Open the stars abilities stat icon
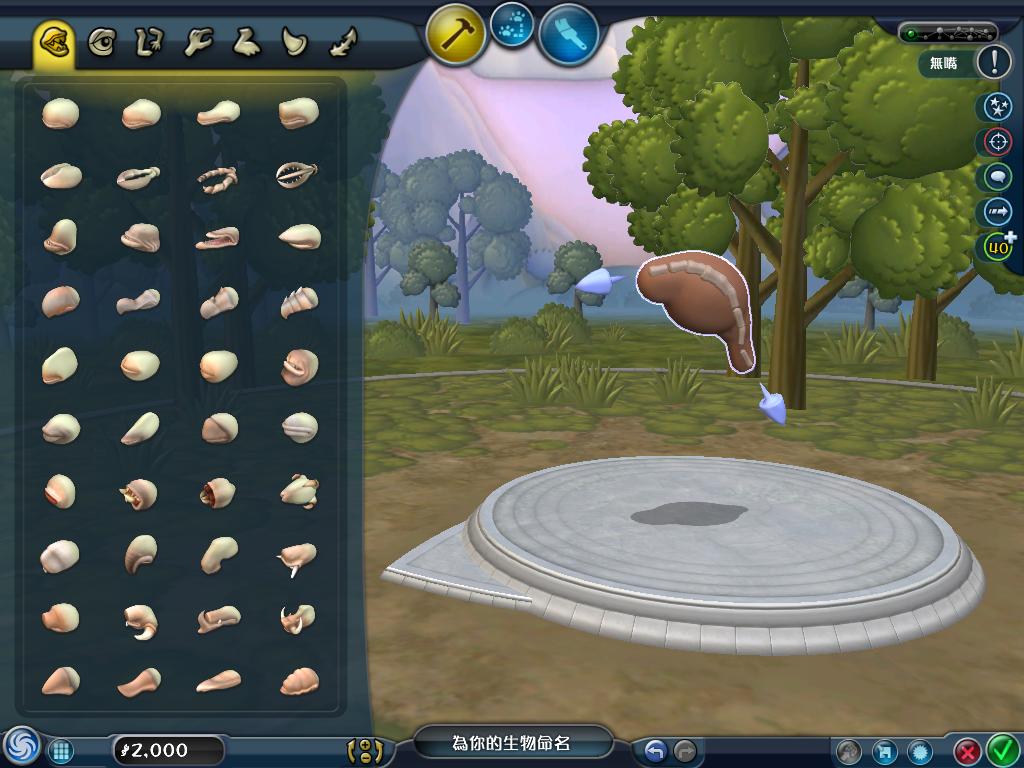Viewport: 1024px width, 768px height. pos(997,106)
